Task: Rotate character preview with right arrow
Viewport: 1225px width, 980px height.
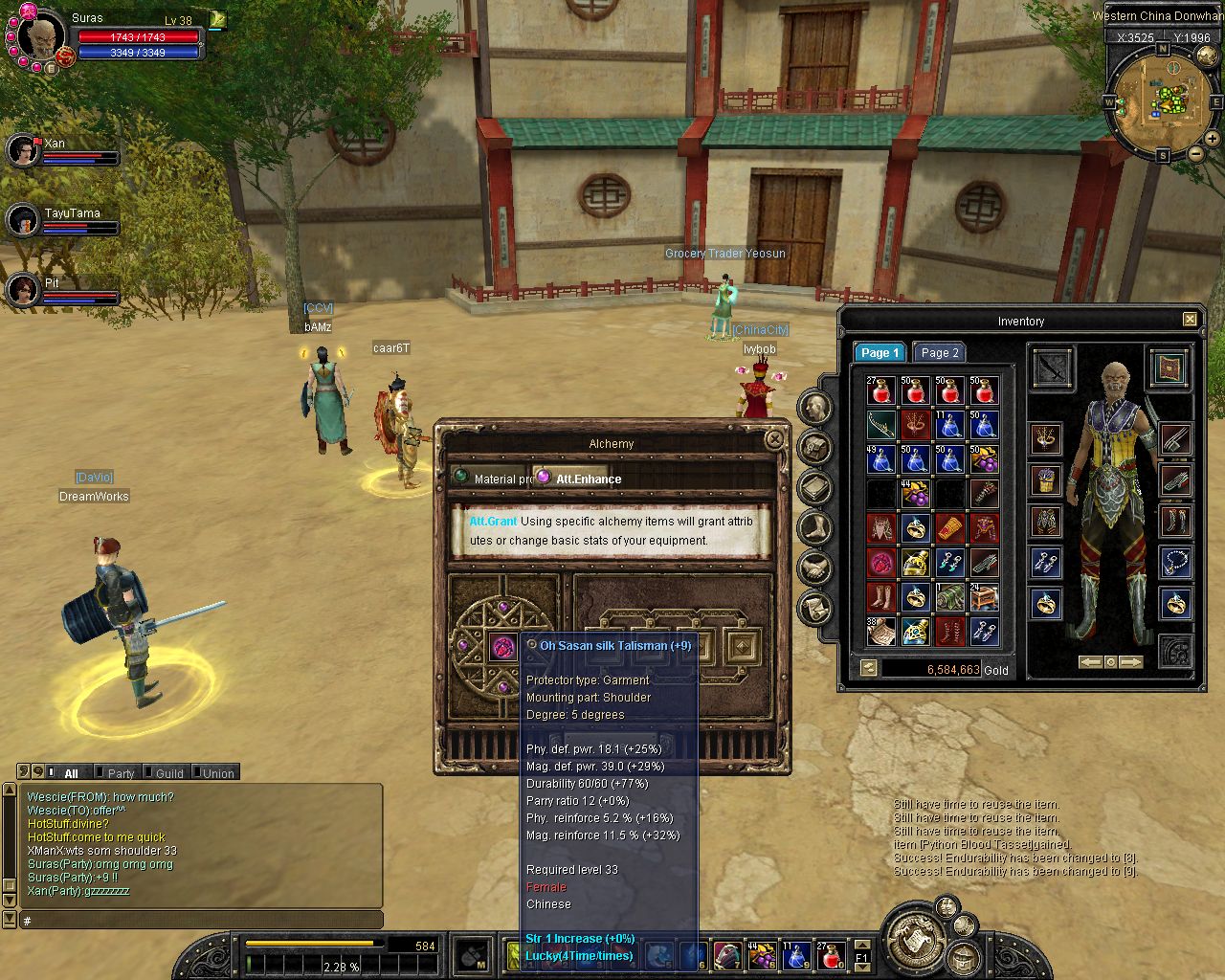Action: point(1131,662)
